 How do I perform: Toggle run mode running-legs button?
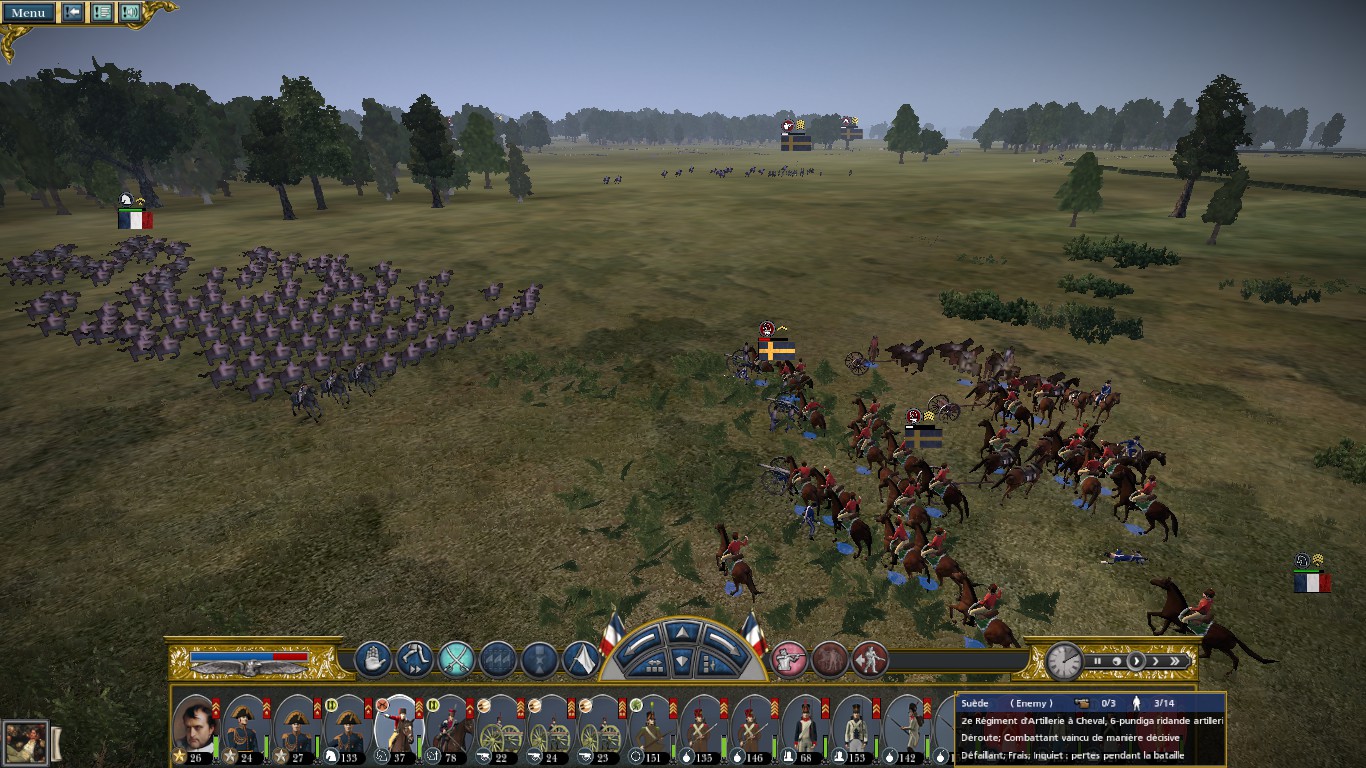[414, 659]
